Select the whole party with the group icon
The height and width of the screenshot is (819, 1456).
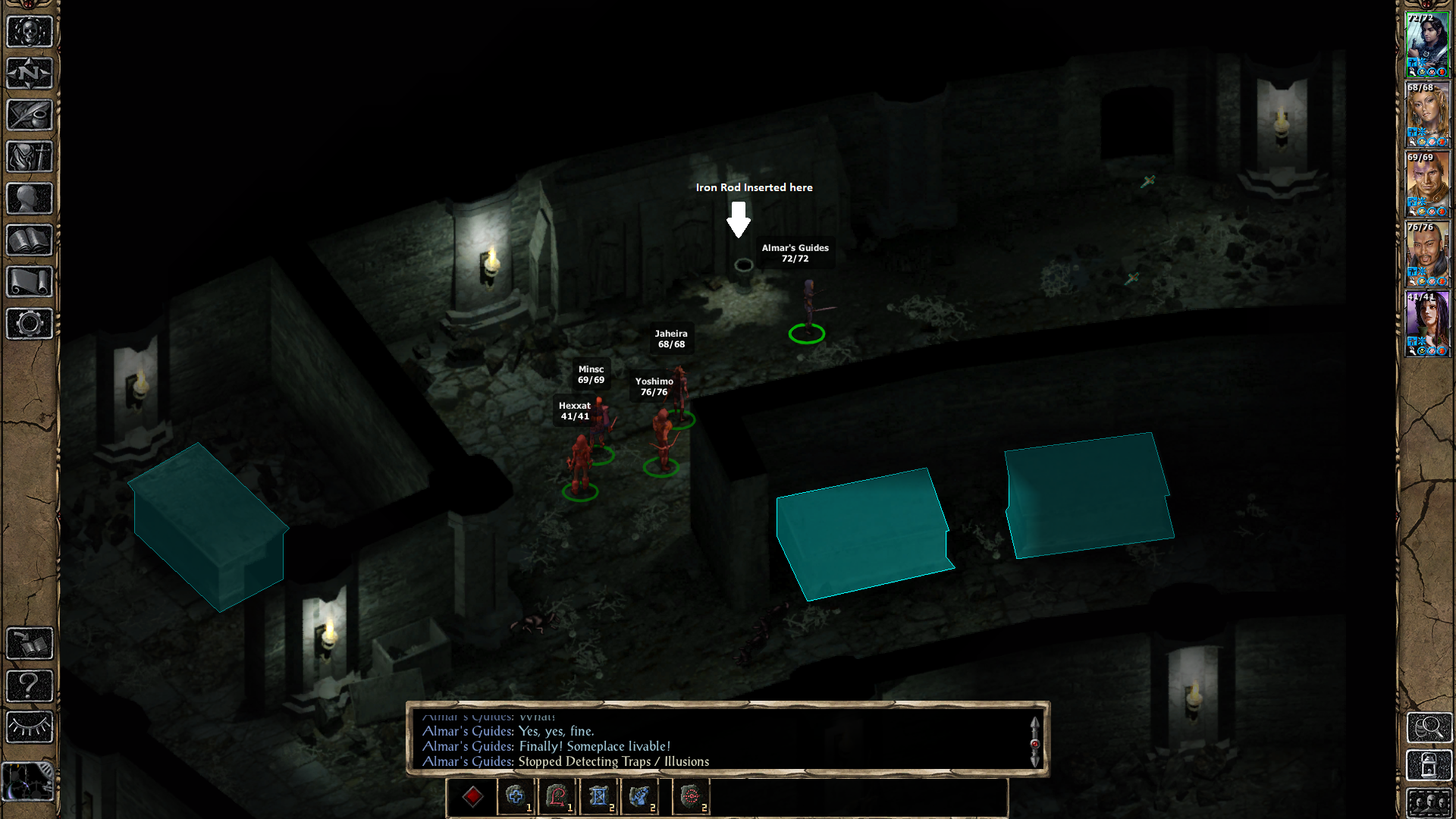[x=1429, y=802]
